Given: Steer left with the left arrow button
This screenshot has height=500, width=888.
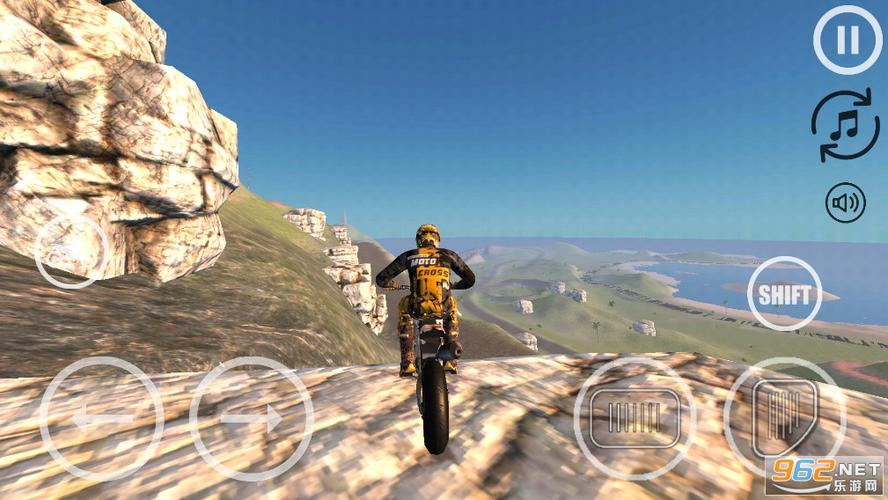Looking at the screenshot, I should [x=101, y=418].
